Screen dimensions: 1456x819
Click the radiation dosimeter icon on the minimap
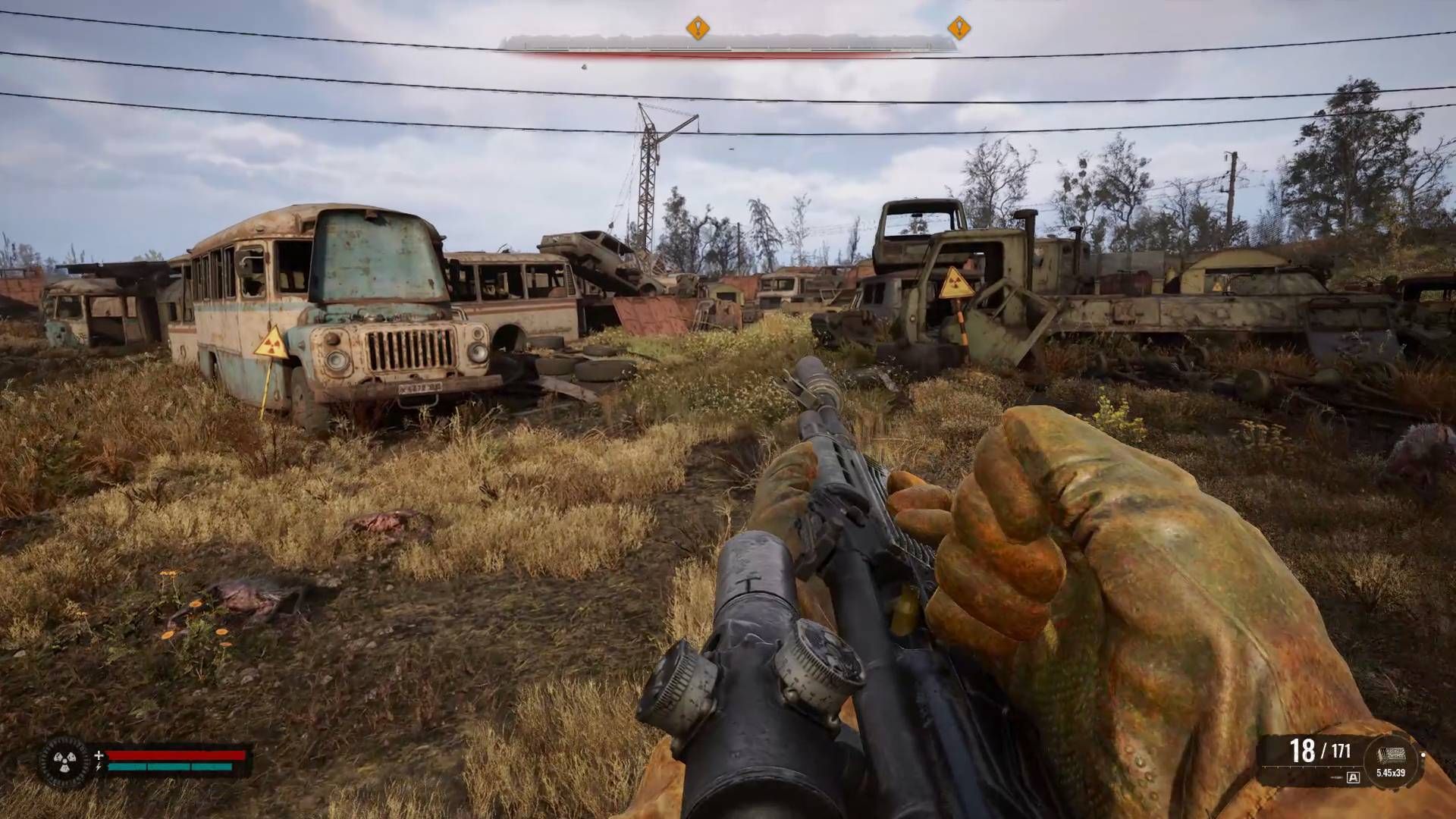pyautogui.click(x=64, y=761)
